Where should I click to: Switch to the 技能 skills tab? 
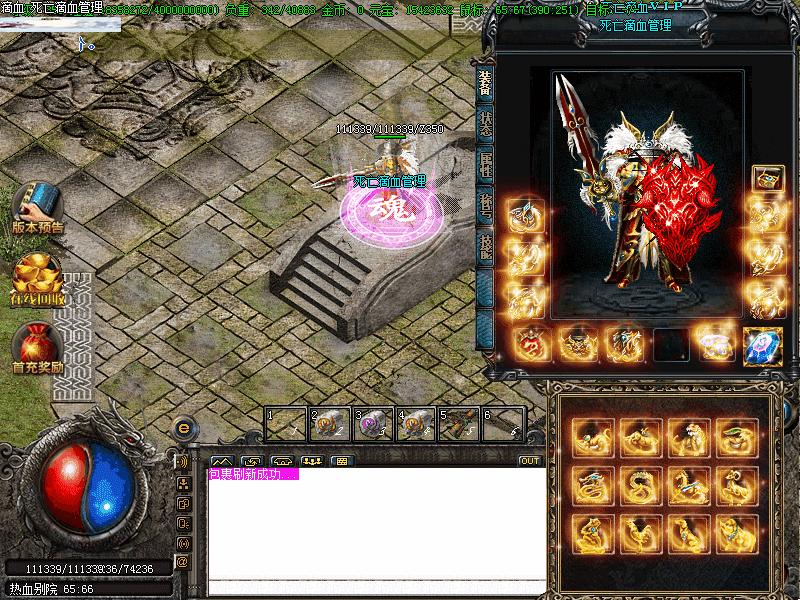click(x=485, y=248)
